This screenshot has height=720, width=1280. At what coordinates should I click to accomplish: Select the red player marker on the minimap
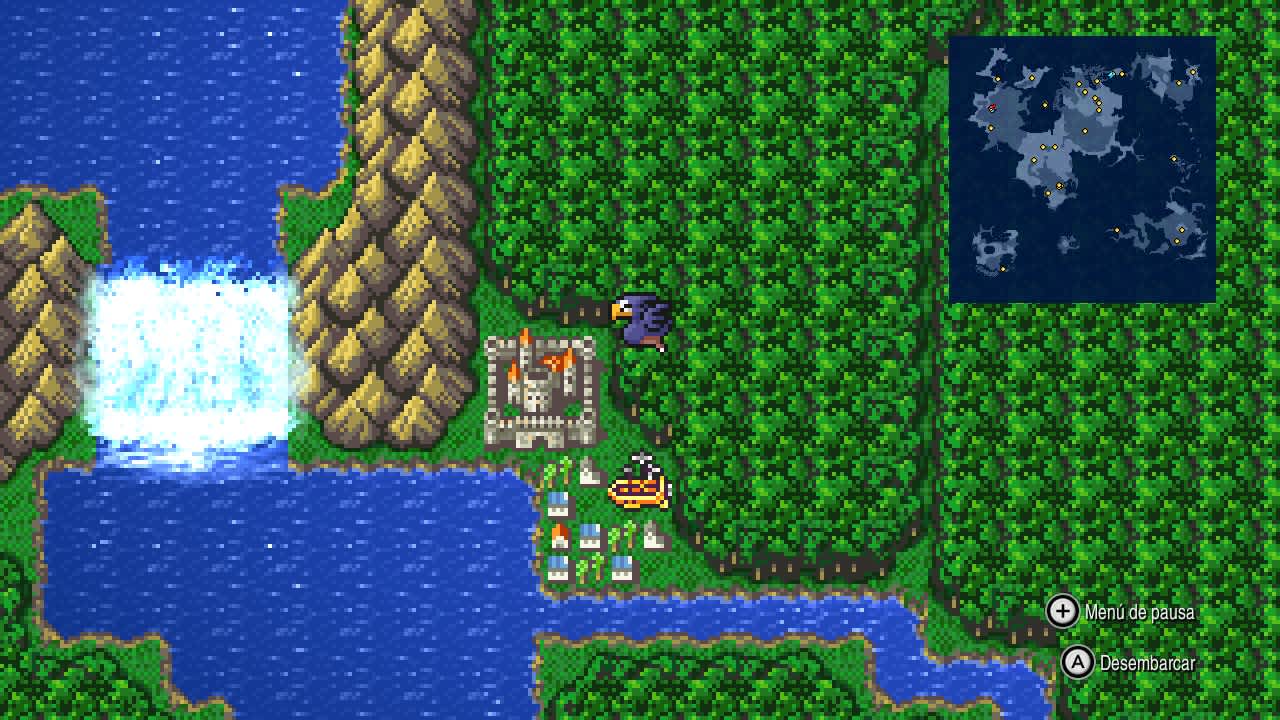tap(991, 106)
